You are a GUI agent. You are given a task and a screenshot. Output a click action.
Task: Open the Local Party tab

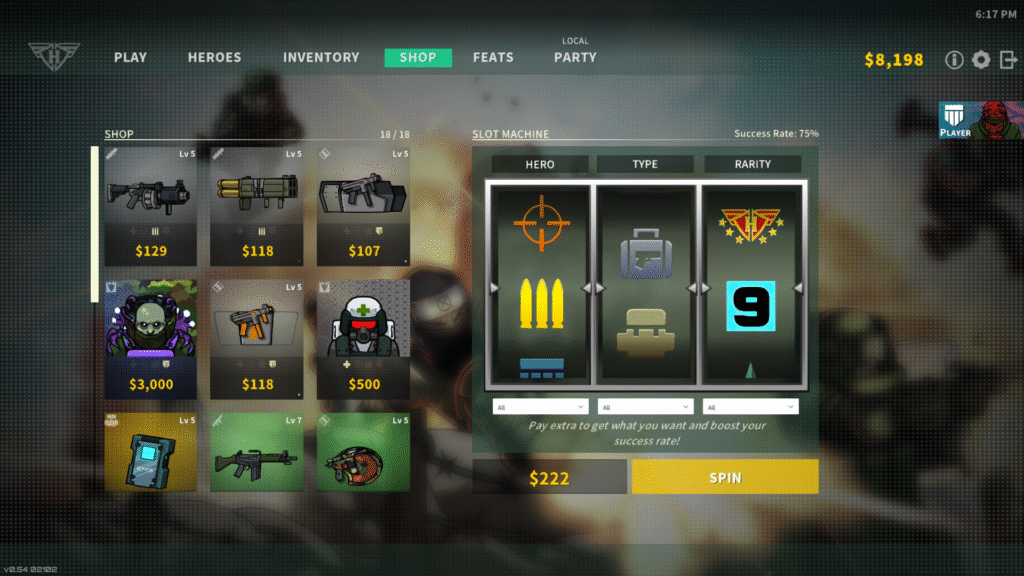pyautogui.click(x=575, y=57)
